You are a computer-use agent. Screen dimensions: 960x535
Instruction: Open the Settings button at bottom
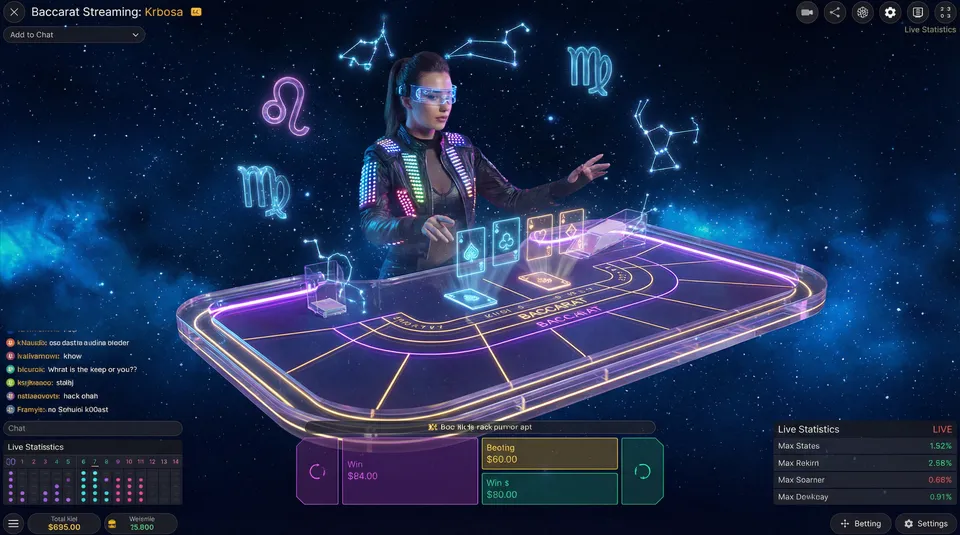[x=925, y=523]
